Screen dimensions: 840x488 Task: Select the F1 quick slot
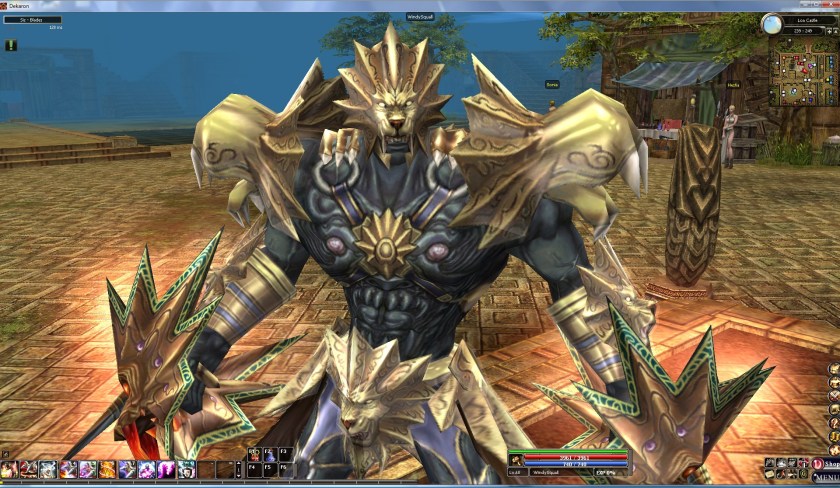pyautogui.click(x=253, y=453)
